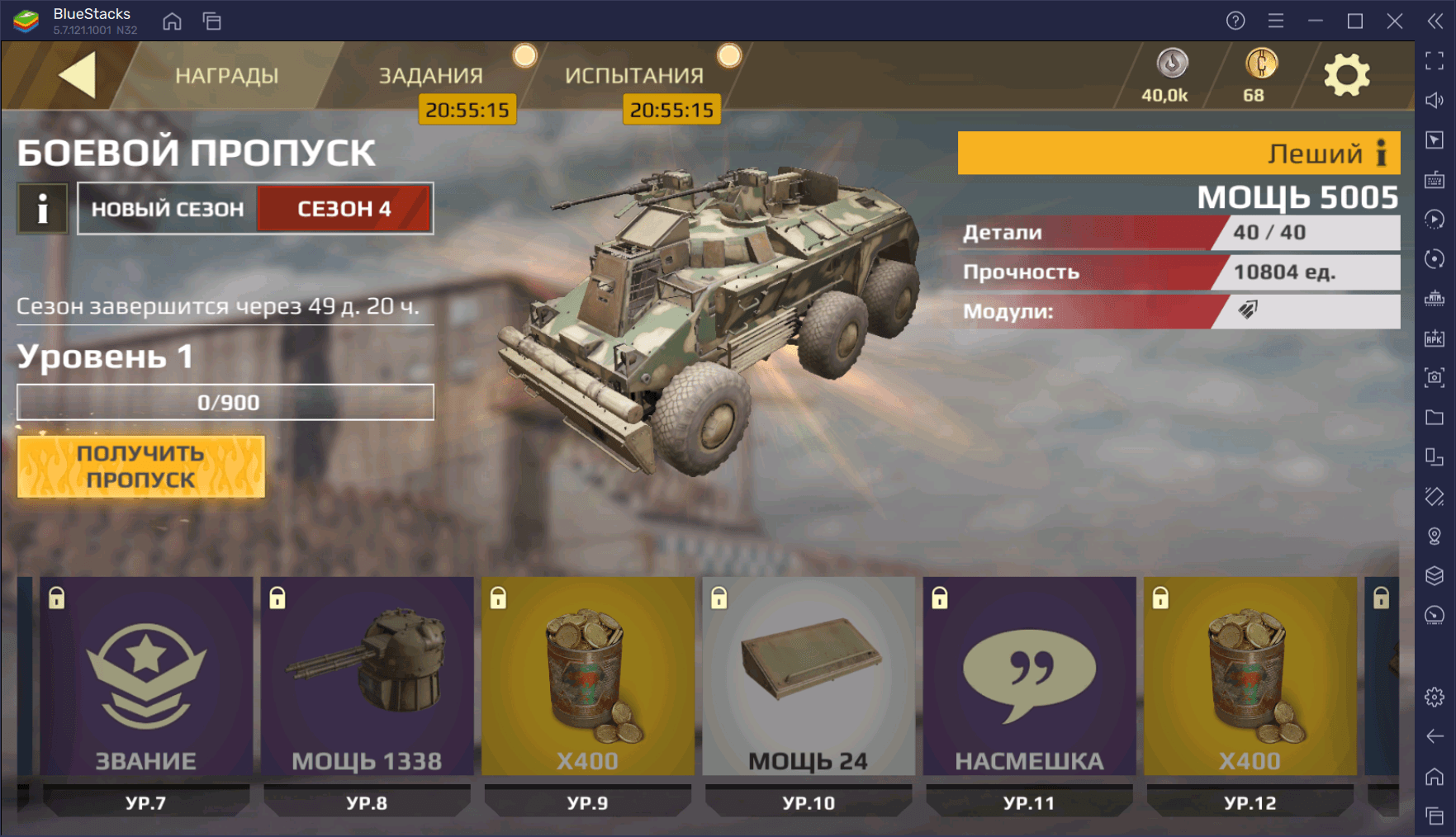Image resolution: width=1456 pixels, height=837 pixels.
Task: Open battle pass info button
Action: click(x=43, y=209)
